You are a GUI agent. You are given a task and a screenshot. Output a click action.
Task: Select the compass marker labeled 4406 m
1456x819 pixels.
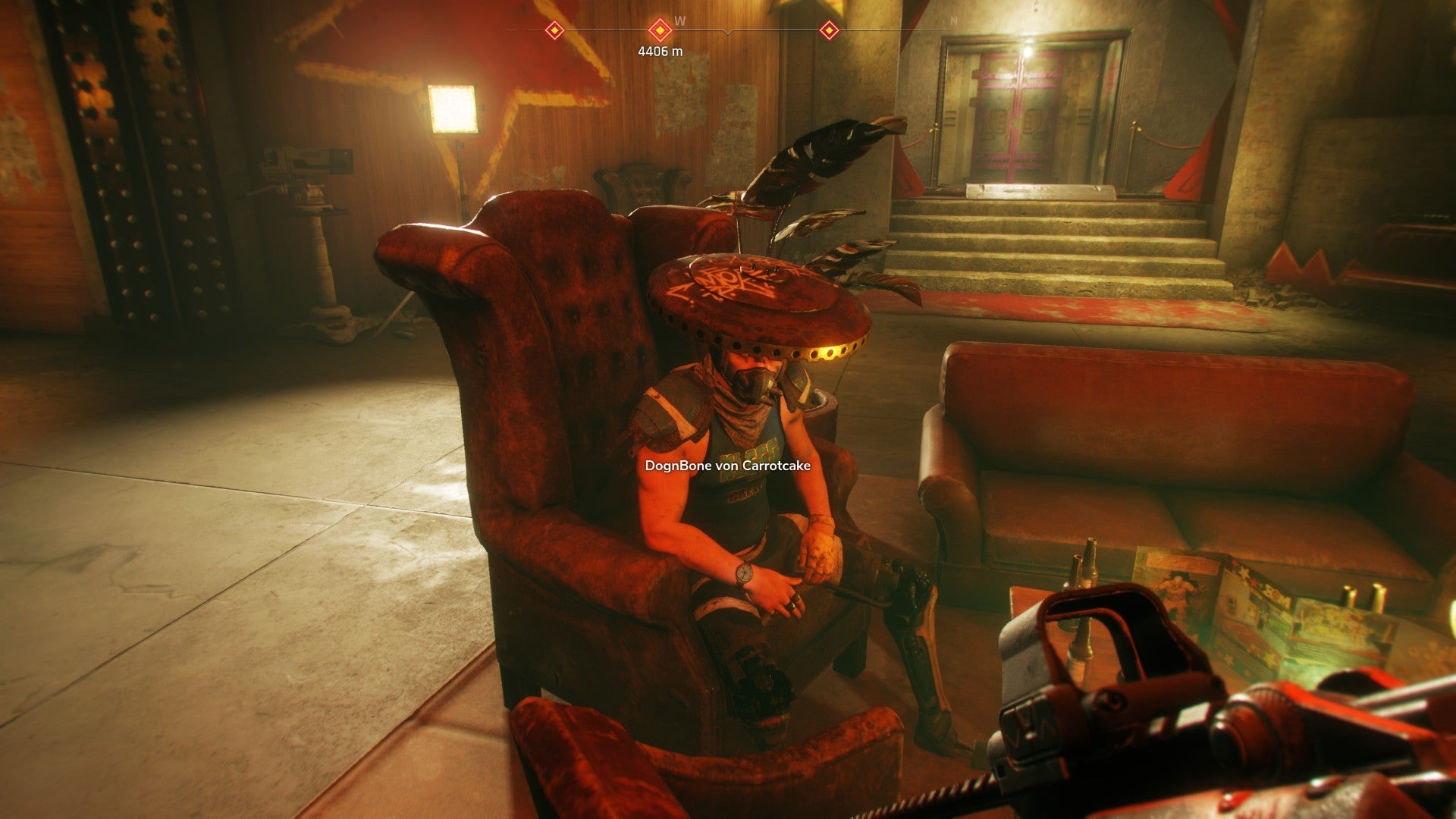tap(661, 30)
